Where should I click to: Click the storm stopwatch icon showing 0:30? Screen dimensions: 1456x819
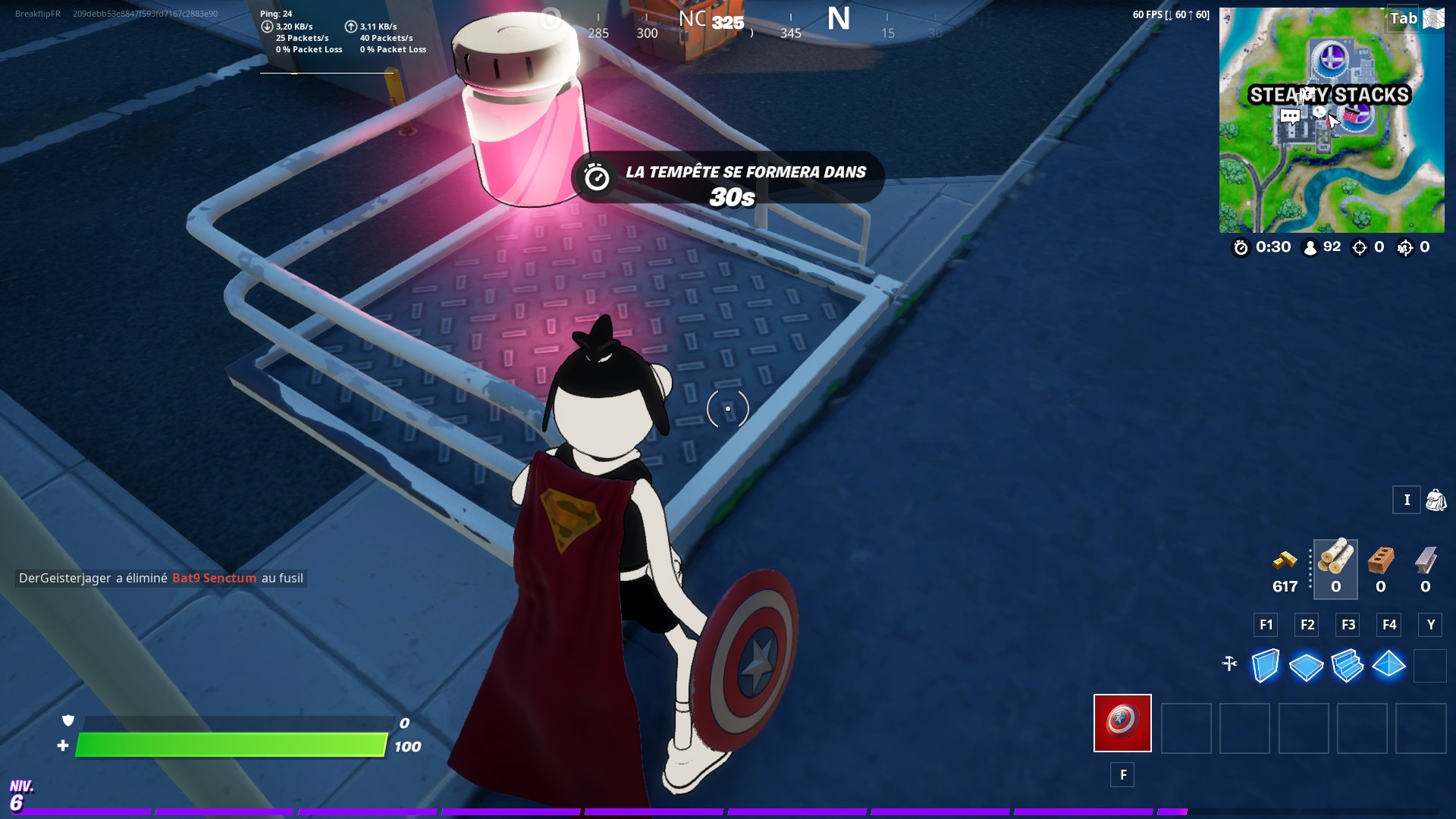pyautogui.click(x=1241, y=246)
